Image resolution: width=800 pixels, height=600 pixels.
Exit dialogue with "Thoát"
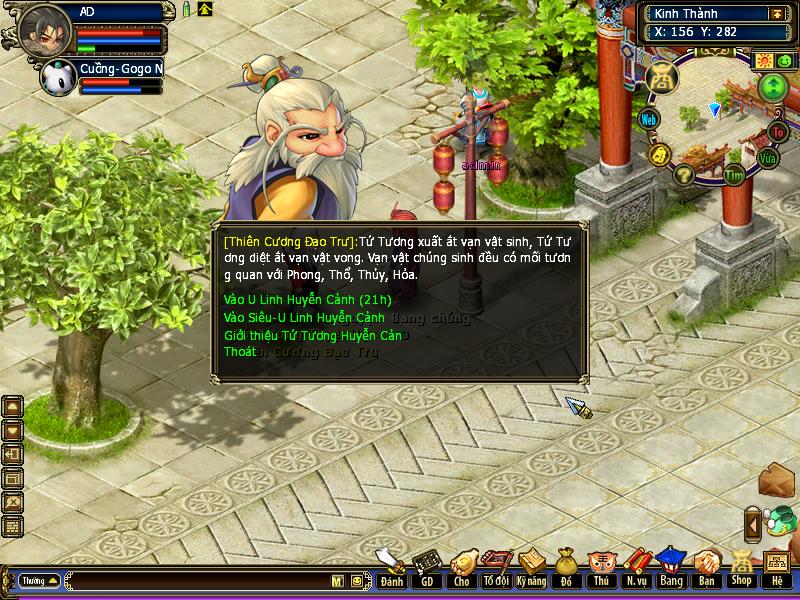click(x=240, y=352)
